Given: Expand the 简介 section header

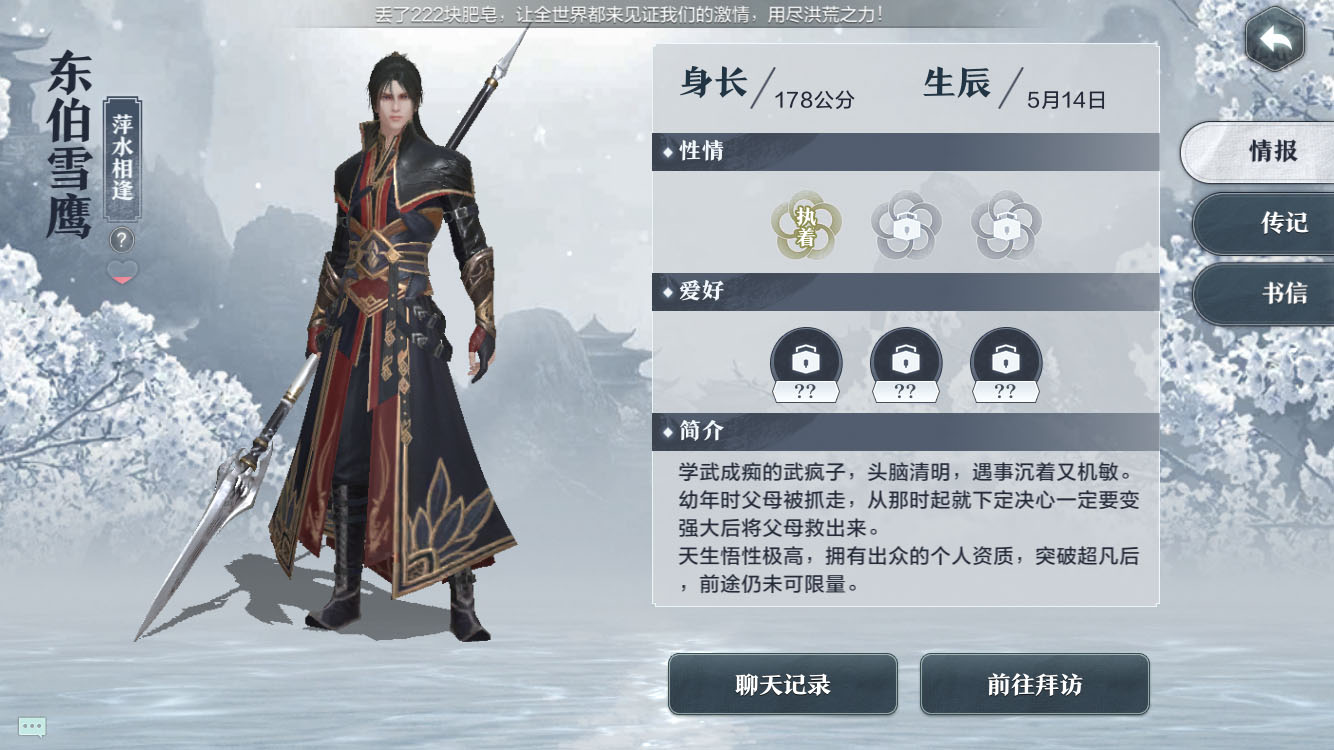Looking at the screenshot, I should [905, 432].
